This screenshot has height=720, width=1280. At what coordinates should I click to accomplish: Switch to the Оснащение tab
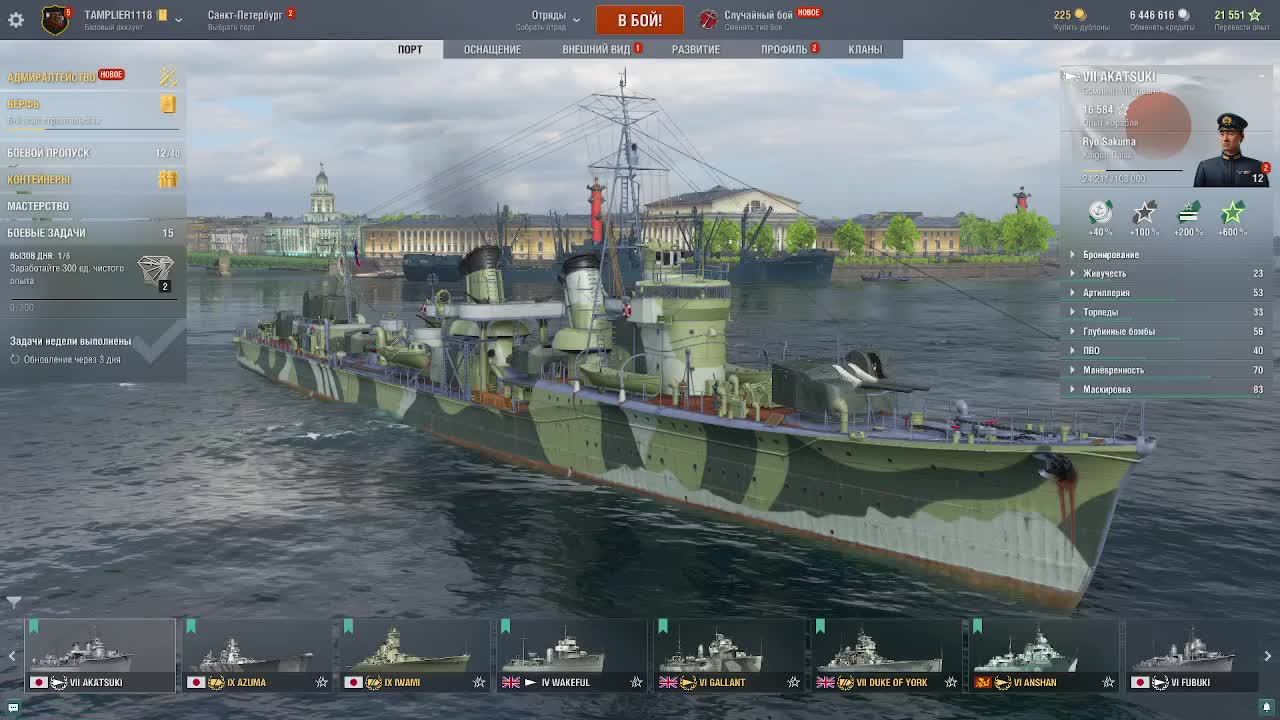[x=492, y=49]
